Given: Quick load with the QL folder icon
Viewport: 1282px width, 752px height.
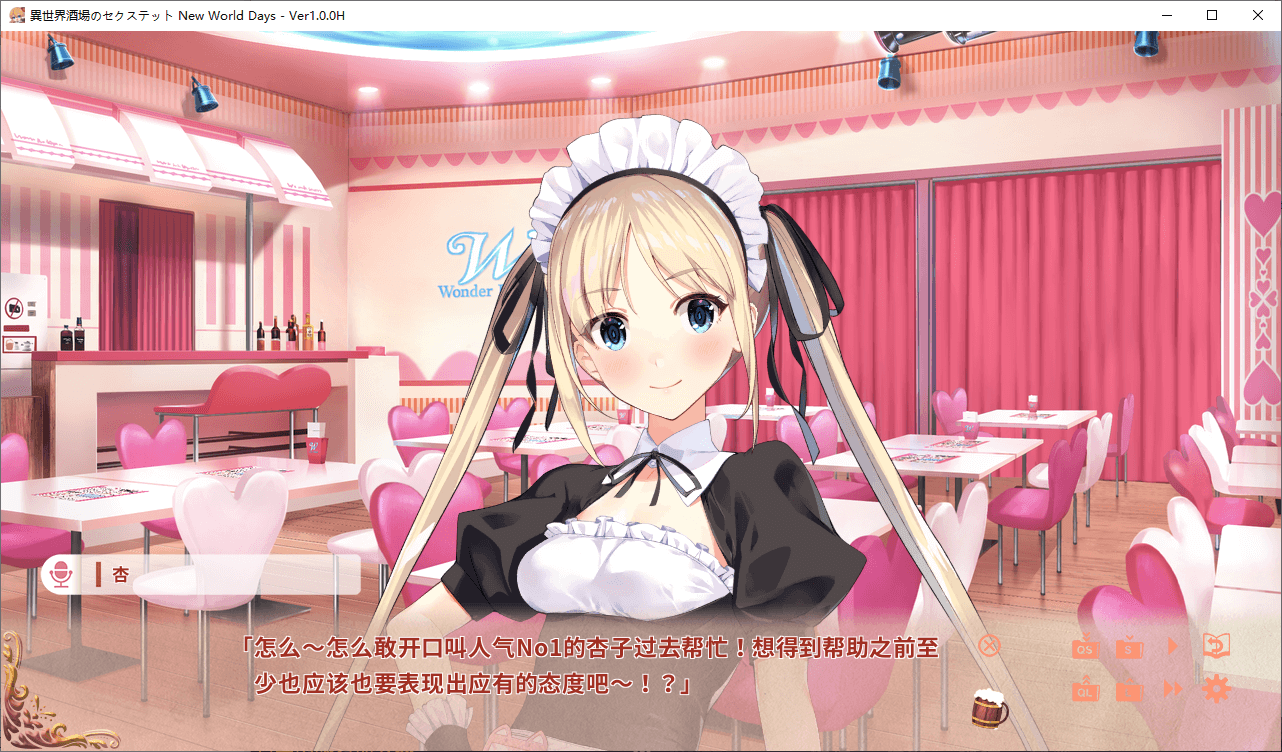Looking at the screenshot, I should [1084, 689].
